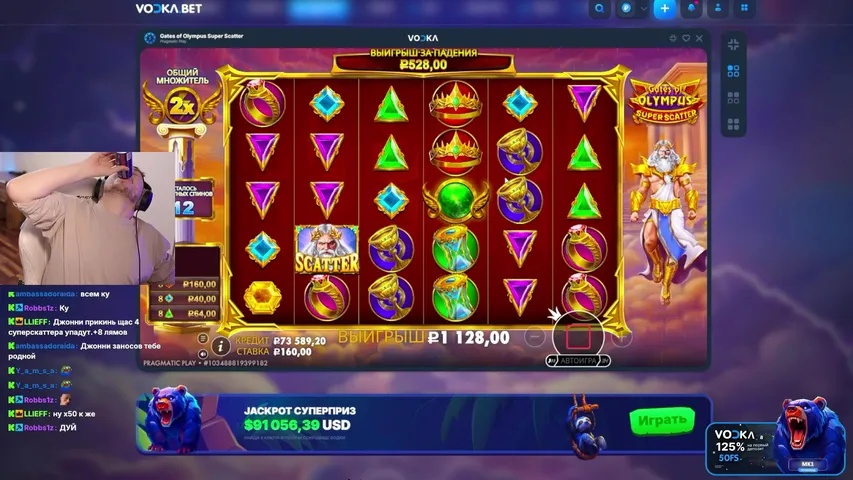This screenshot has height=480, width=853.
Task: Open the user profile icon
Action: point(718,9)
